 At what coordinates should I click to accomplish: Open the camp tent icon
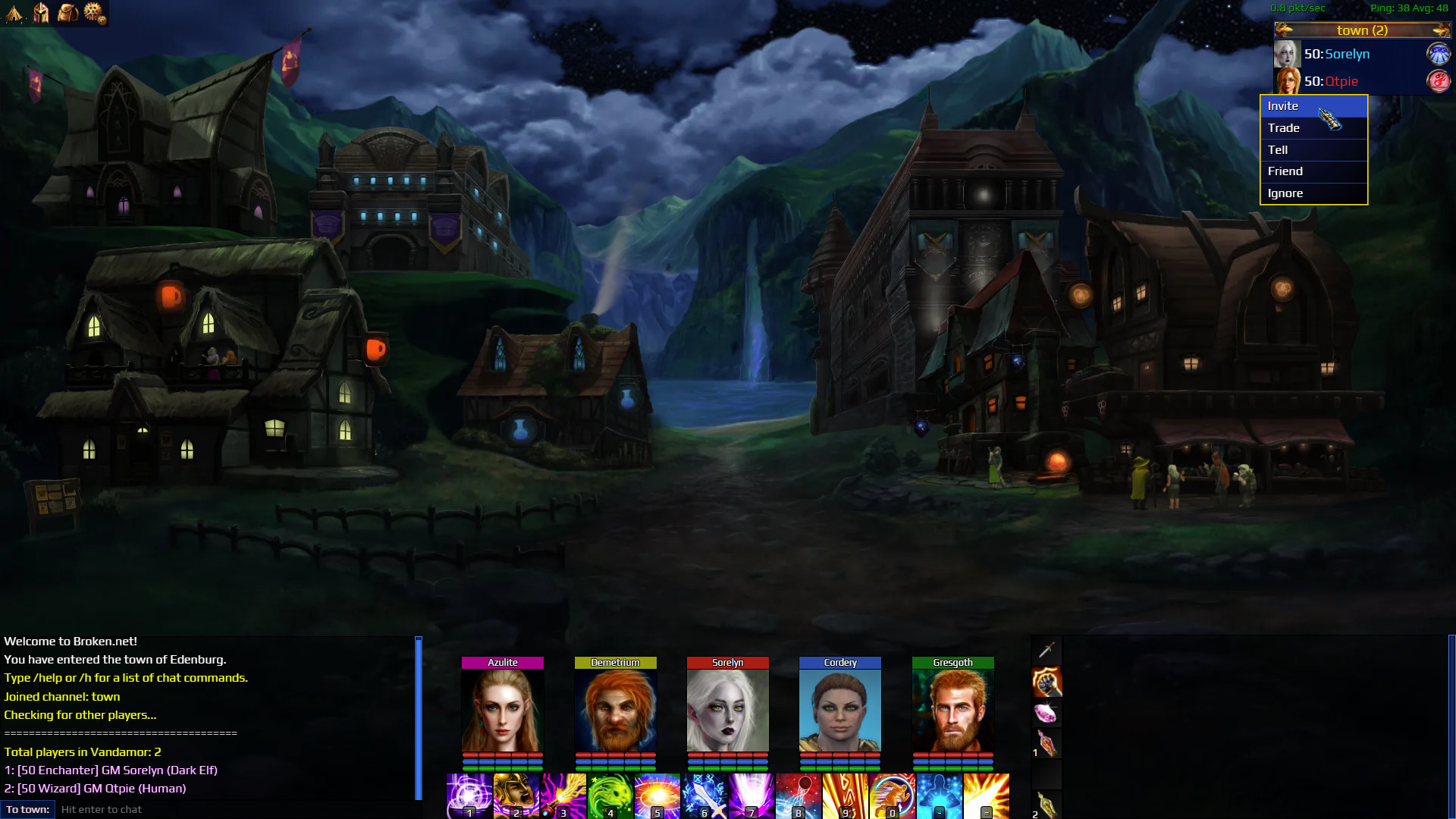click(14, 13)
